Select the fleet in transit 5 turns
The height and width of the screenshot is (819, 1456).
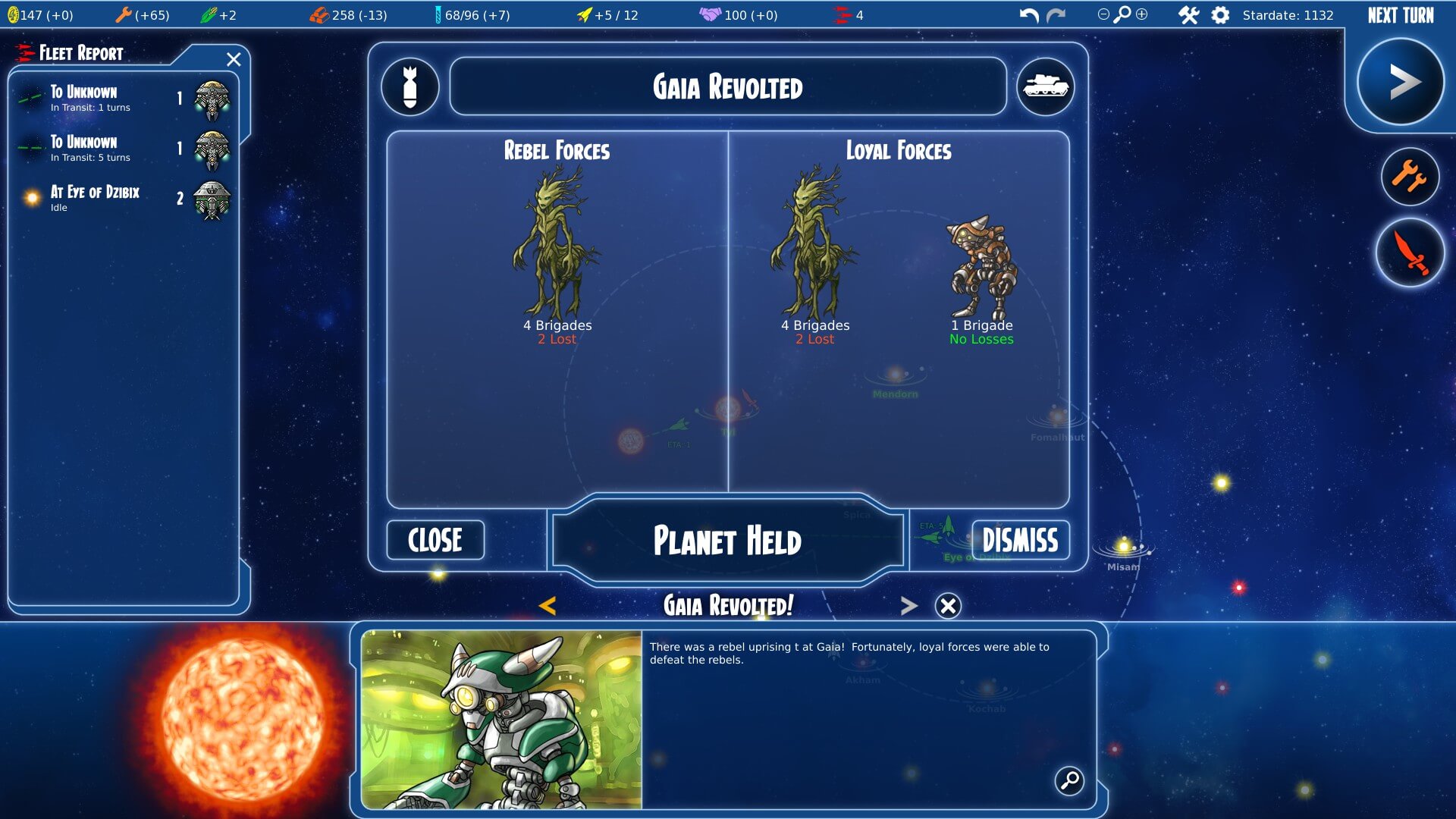point(121,149)
